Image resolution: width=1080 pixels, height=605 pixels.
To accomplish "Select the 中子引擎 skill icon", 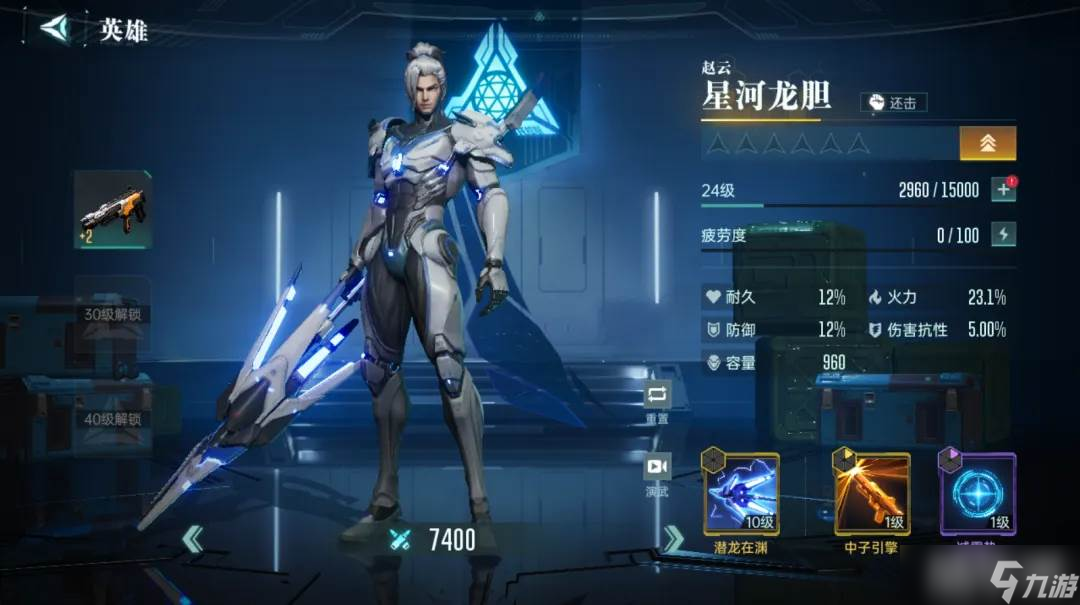I will (872, 493).
